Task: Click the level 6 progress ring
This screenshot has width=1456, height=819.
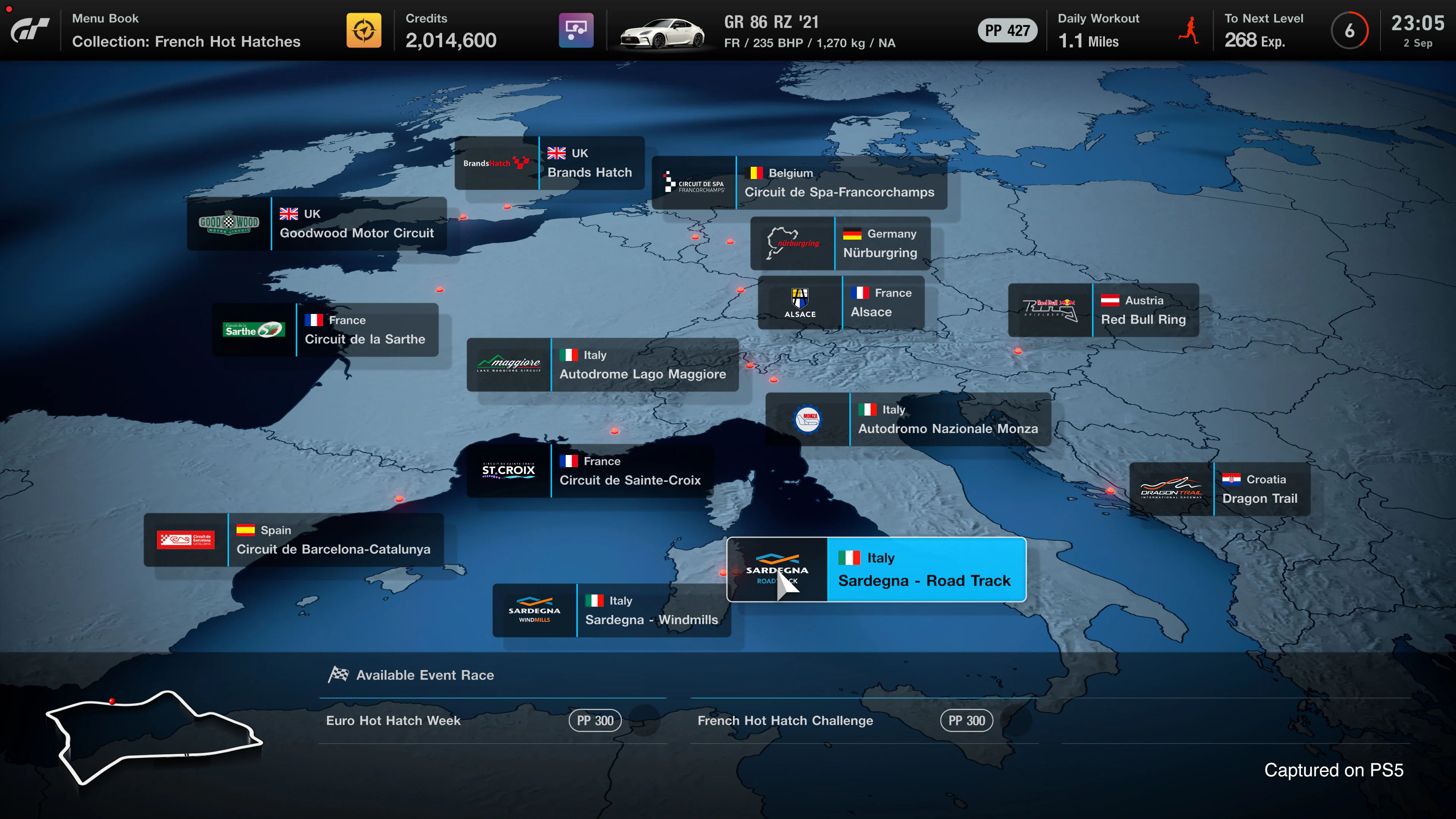Action: [x=1350, y=30]
